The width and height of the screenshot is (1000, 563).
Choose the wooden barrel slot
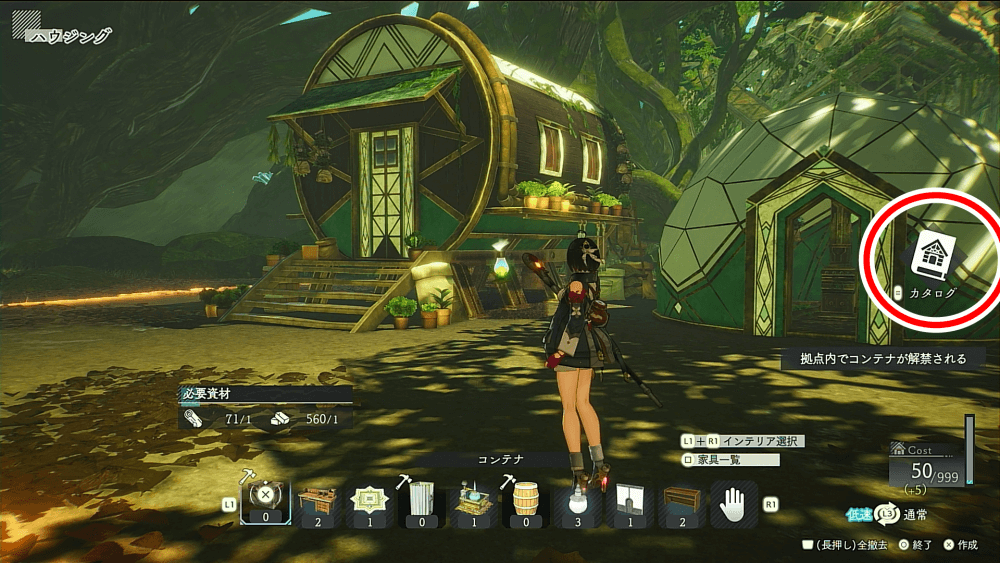[x=525, y=501]
